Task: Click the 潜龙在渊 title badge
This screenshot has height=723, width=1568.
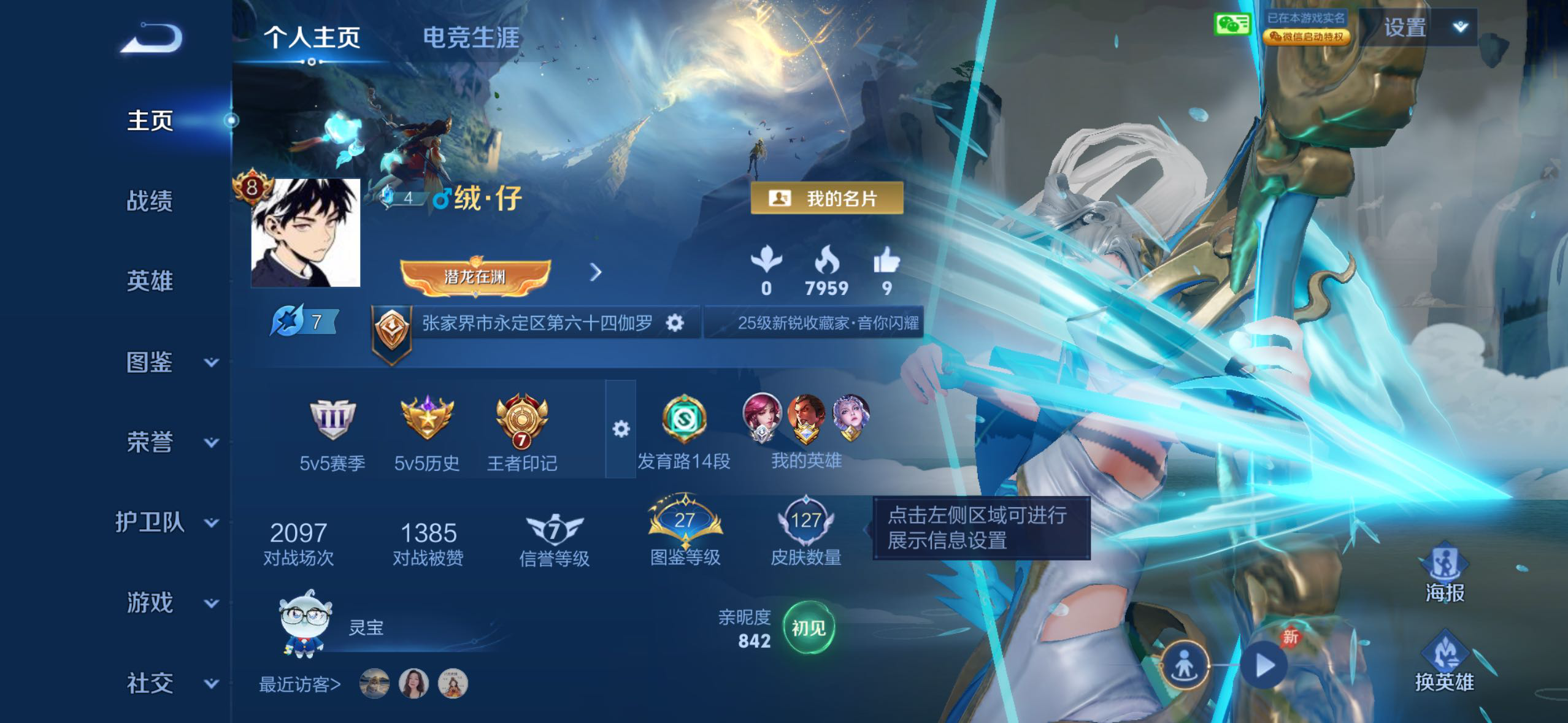Action: coord(475,276)
